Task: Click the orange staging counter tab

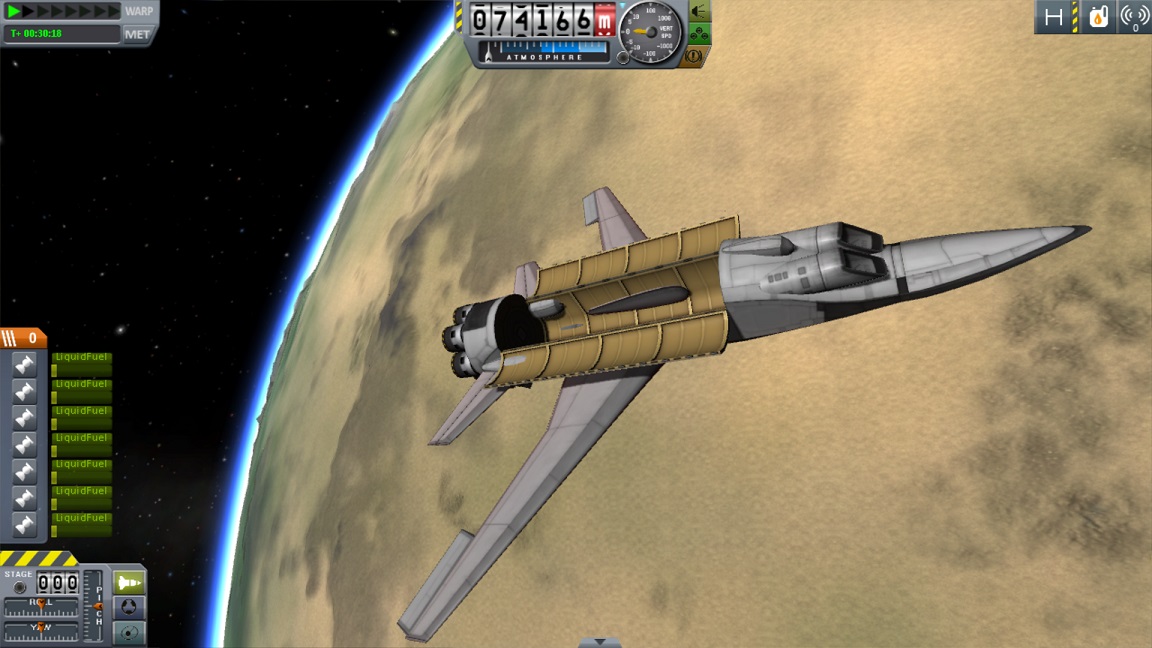Action: point(23,338)
